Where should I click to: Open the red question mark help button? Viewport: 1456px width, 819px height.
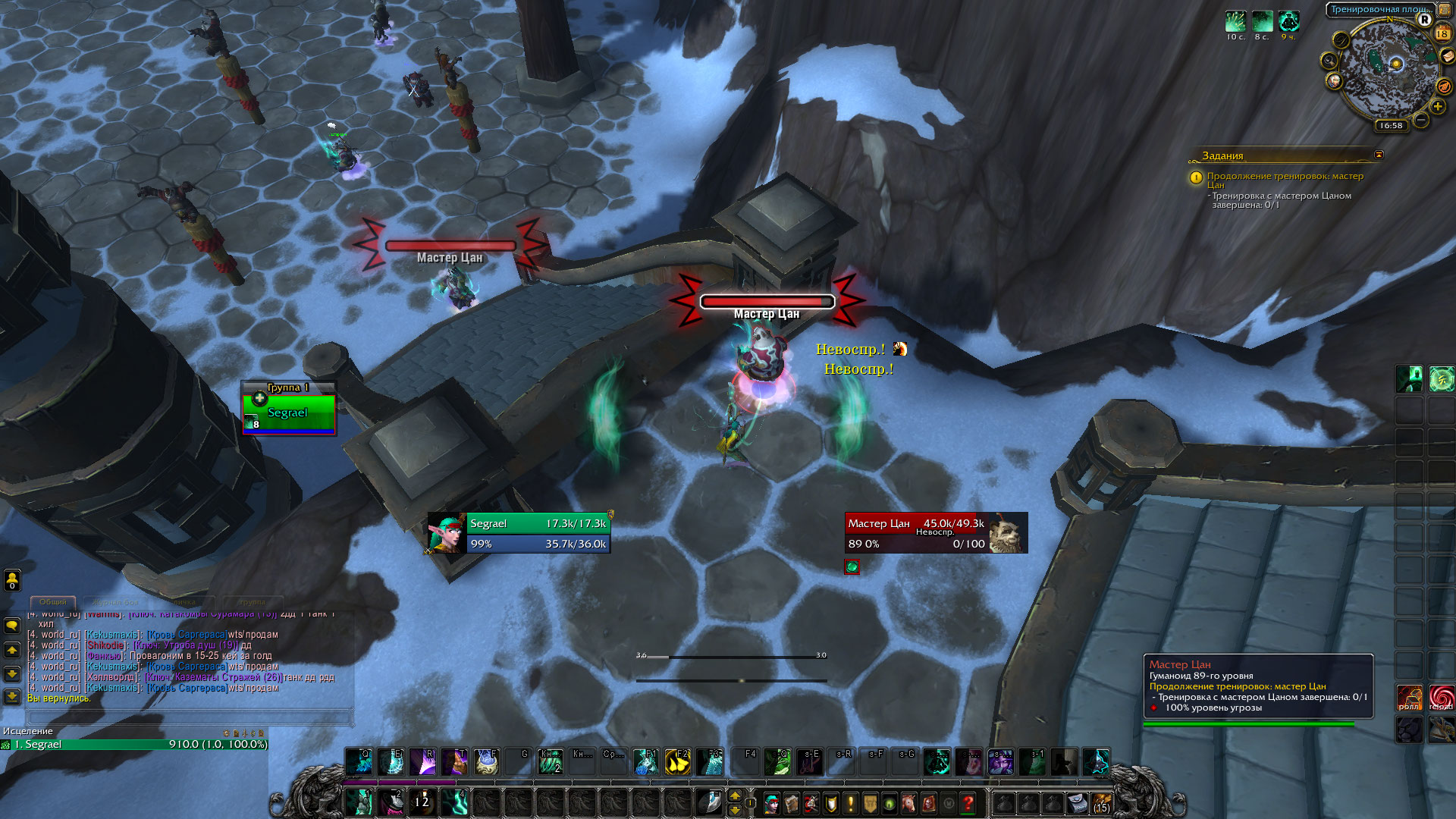tap(968, 802)
